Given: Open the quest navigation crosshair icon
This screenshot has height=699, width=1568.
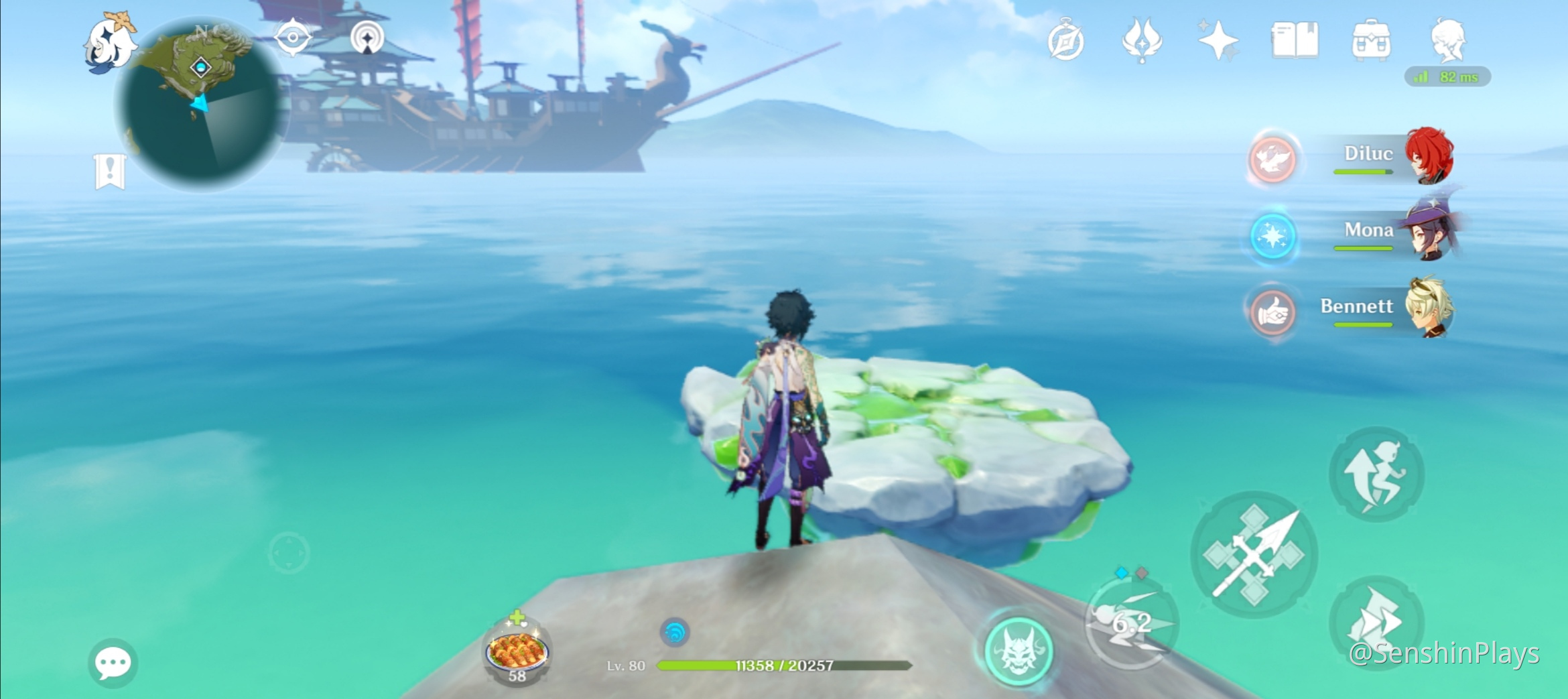Looking at the screenshot, I should (293, 38).
